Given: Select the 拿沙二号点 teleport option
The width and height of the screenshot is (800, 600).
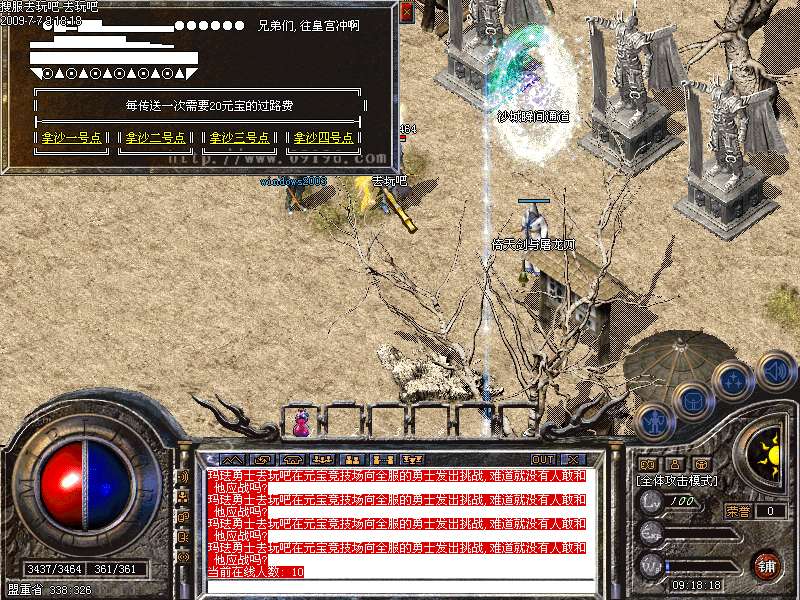Looking at the screenshot, I should (x=157, y=138).
